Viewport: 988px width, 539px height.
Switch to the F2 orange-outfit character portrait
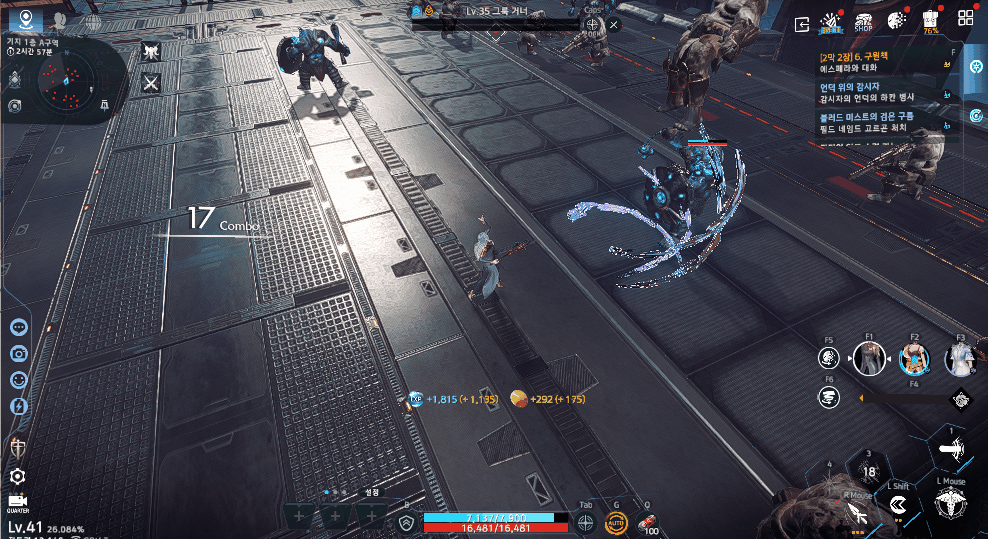point(913,359)
